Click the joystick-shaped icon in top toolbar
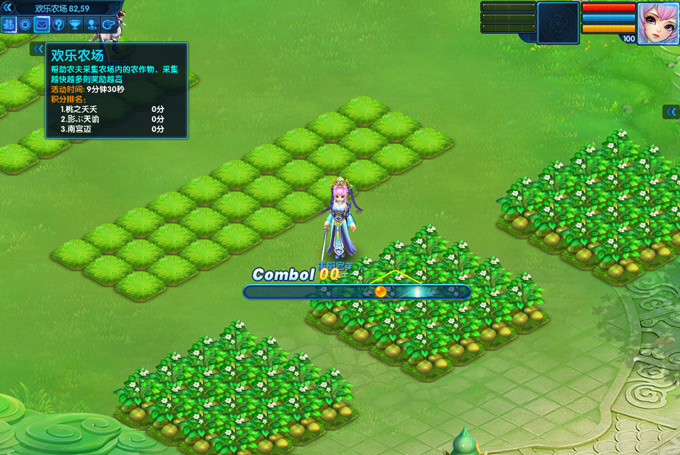The height and width of the screenshot is (455, 680). point(91,23)
